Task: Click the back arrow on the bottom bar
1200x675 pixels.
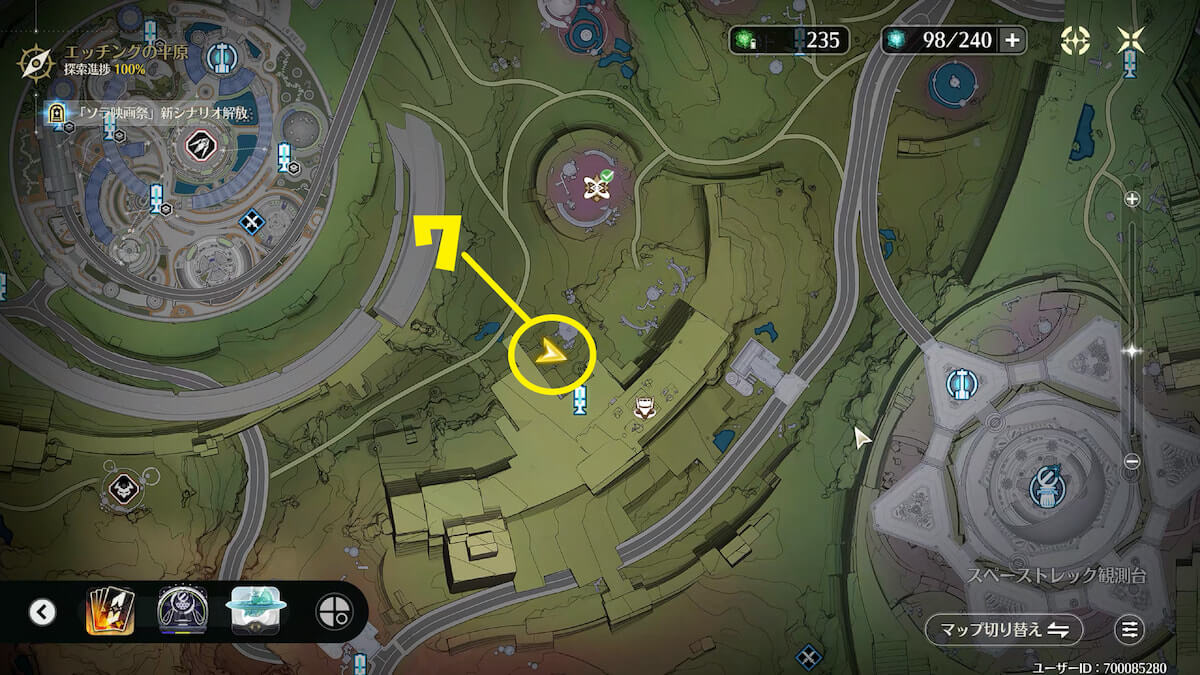Action: [x=42, y=611]
